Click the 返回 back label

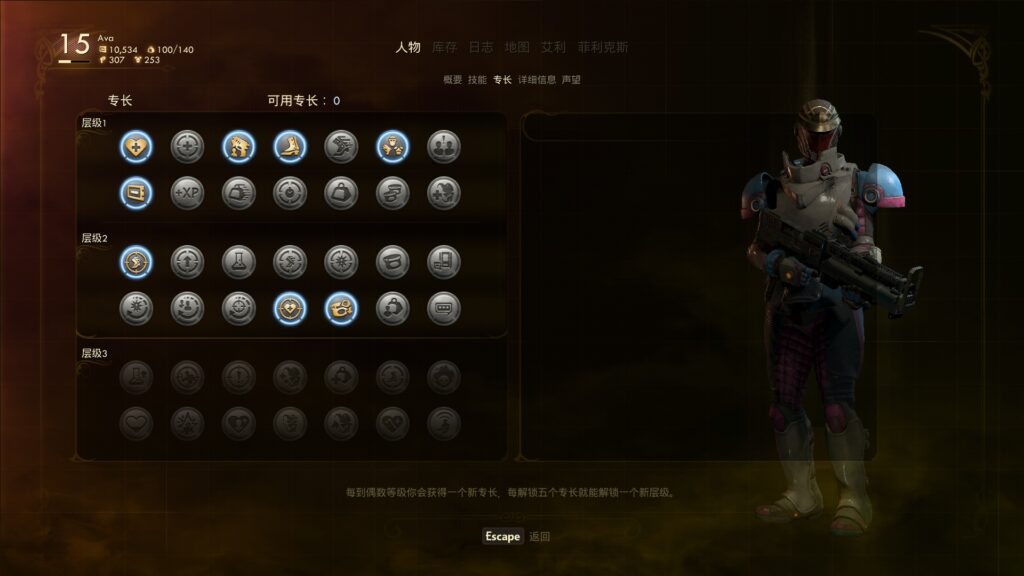point(540,537)
